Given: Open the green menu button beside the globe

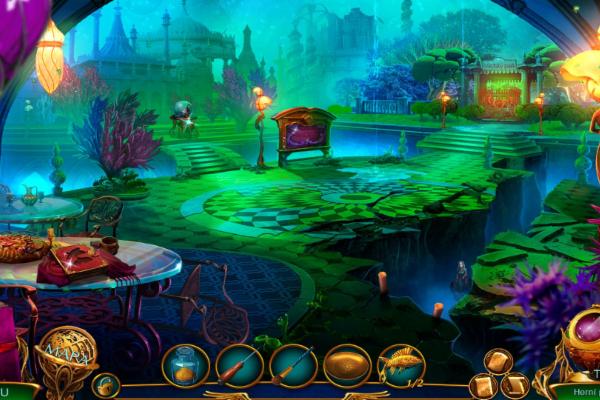Looking at the screenshot, I should (x=14, y=391).
